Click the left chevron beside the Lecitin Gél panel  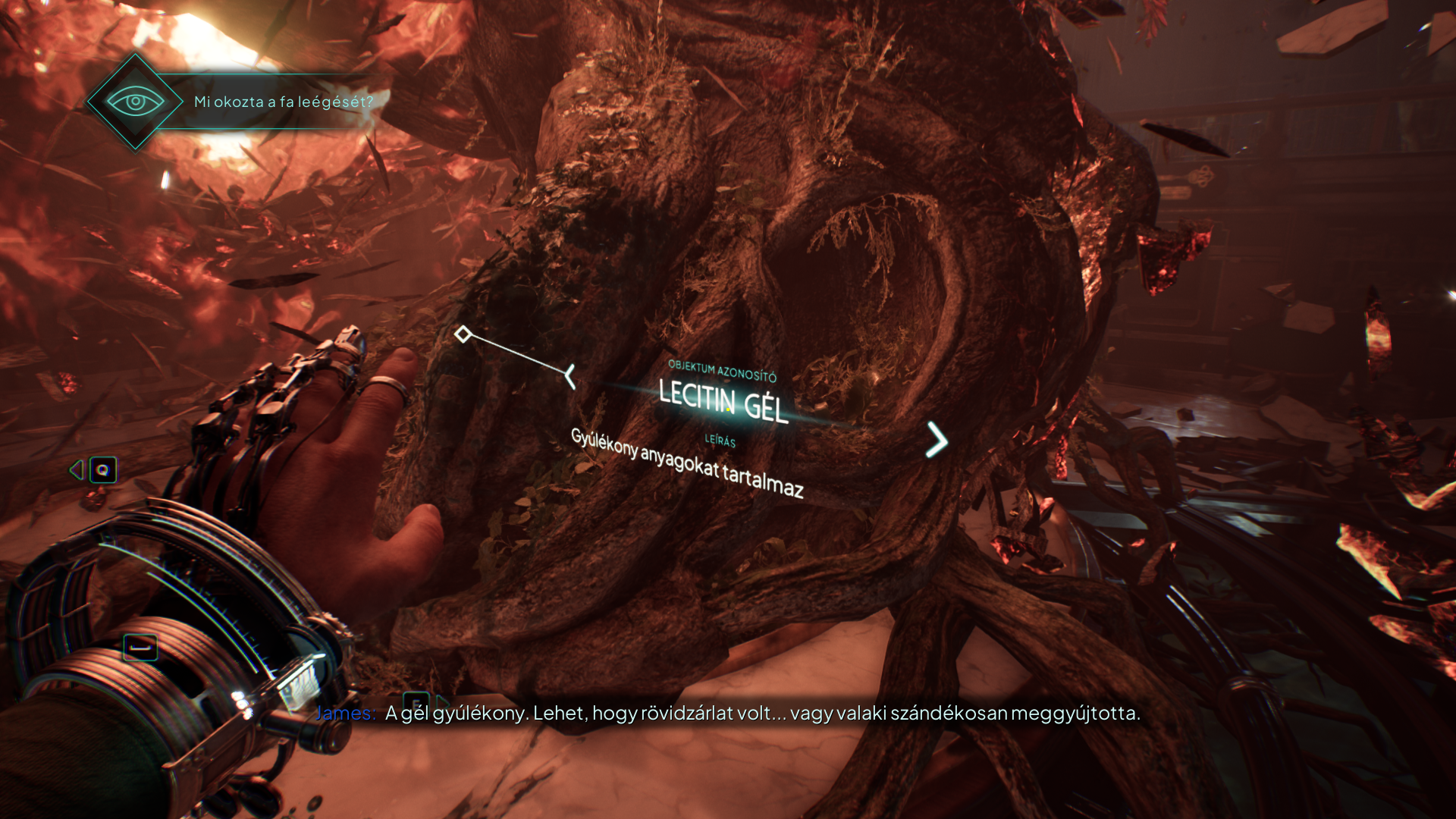pos(570,376)
